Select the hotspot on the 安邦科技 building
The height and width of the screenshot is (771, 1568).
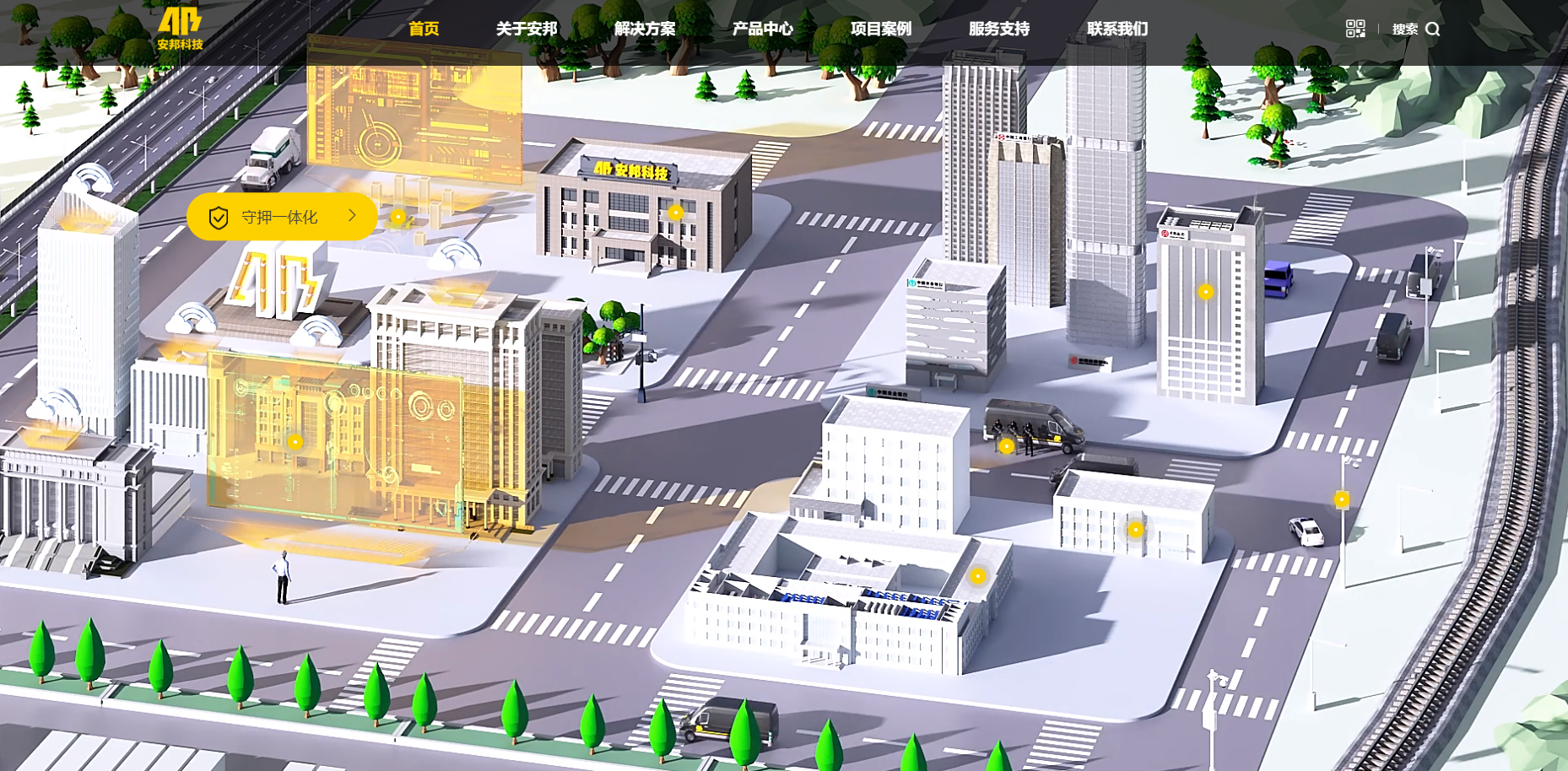[676, 213]
